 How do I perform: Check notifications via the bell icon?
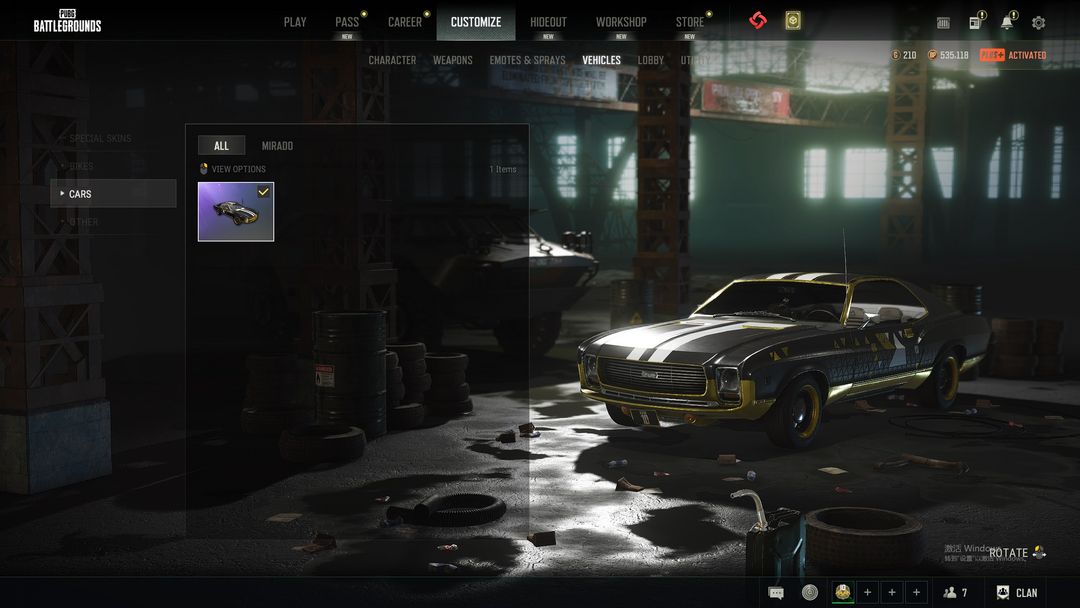1007,23
